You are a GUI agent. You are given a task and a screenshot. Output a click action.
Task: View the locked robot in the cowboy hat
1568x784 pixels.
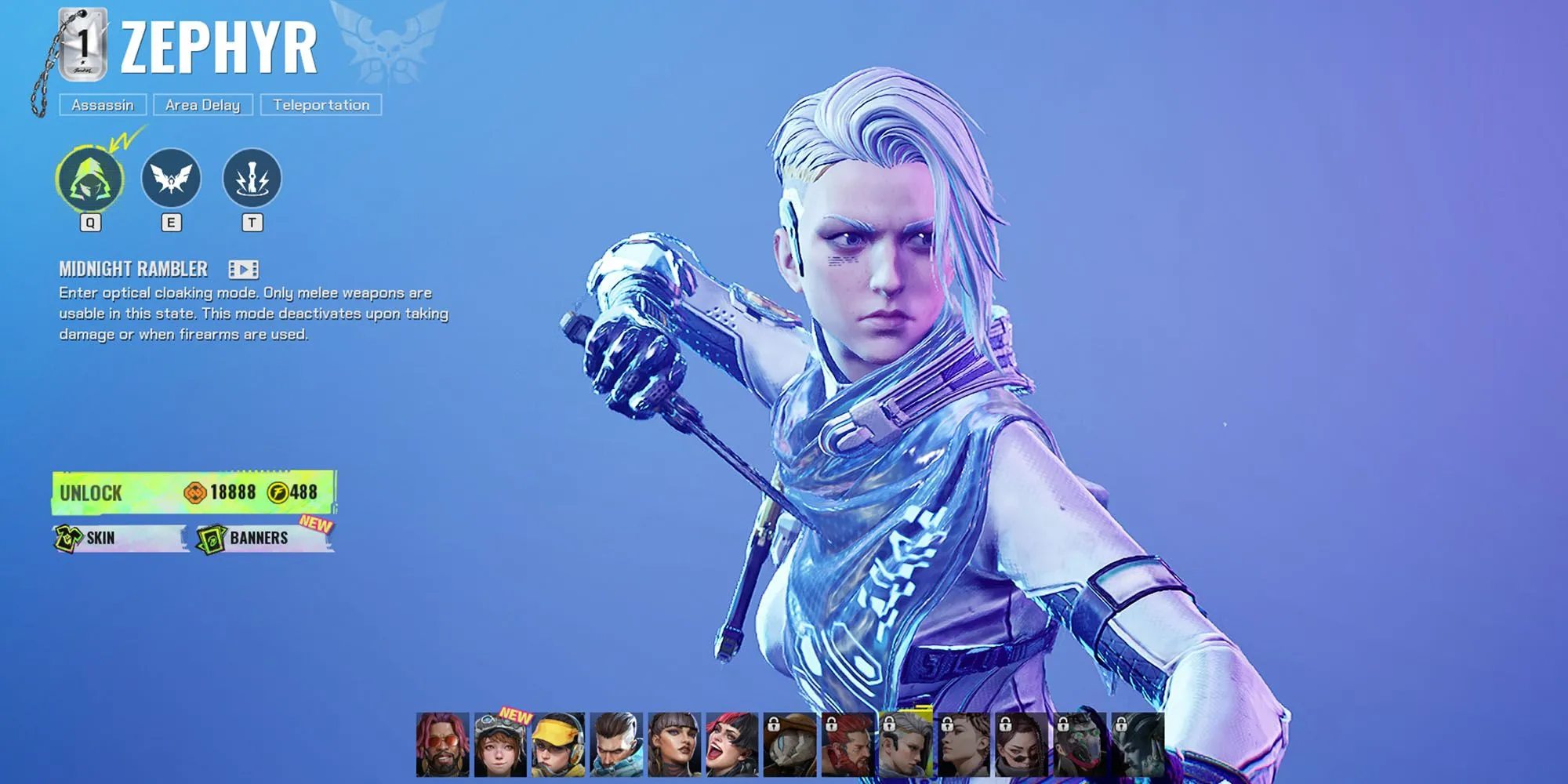click(790, 744)
